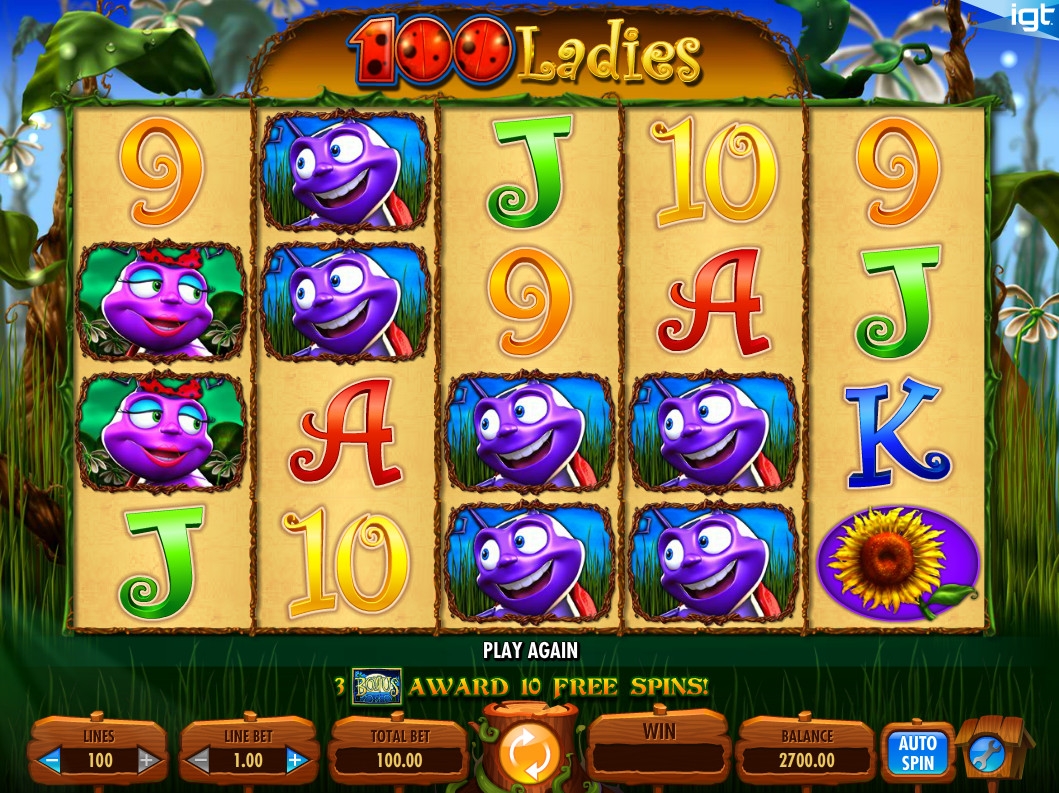Raise the Line Bet amount
Image resolution: width=1059 pixels, height=793 pixels.
[x=295, y=761]
